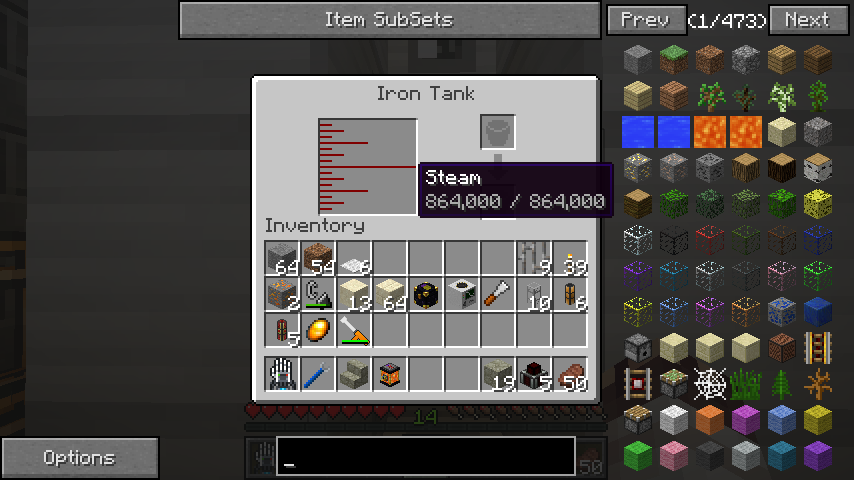Pick up the stack of 64 cobblestone
Viewport: 854px width, 480px height.
pyautogui.click(x=283, y=259)
